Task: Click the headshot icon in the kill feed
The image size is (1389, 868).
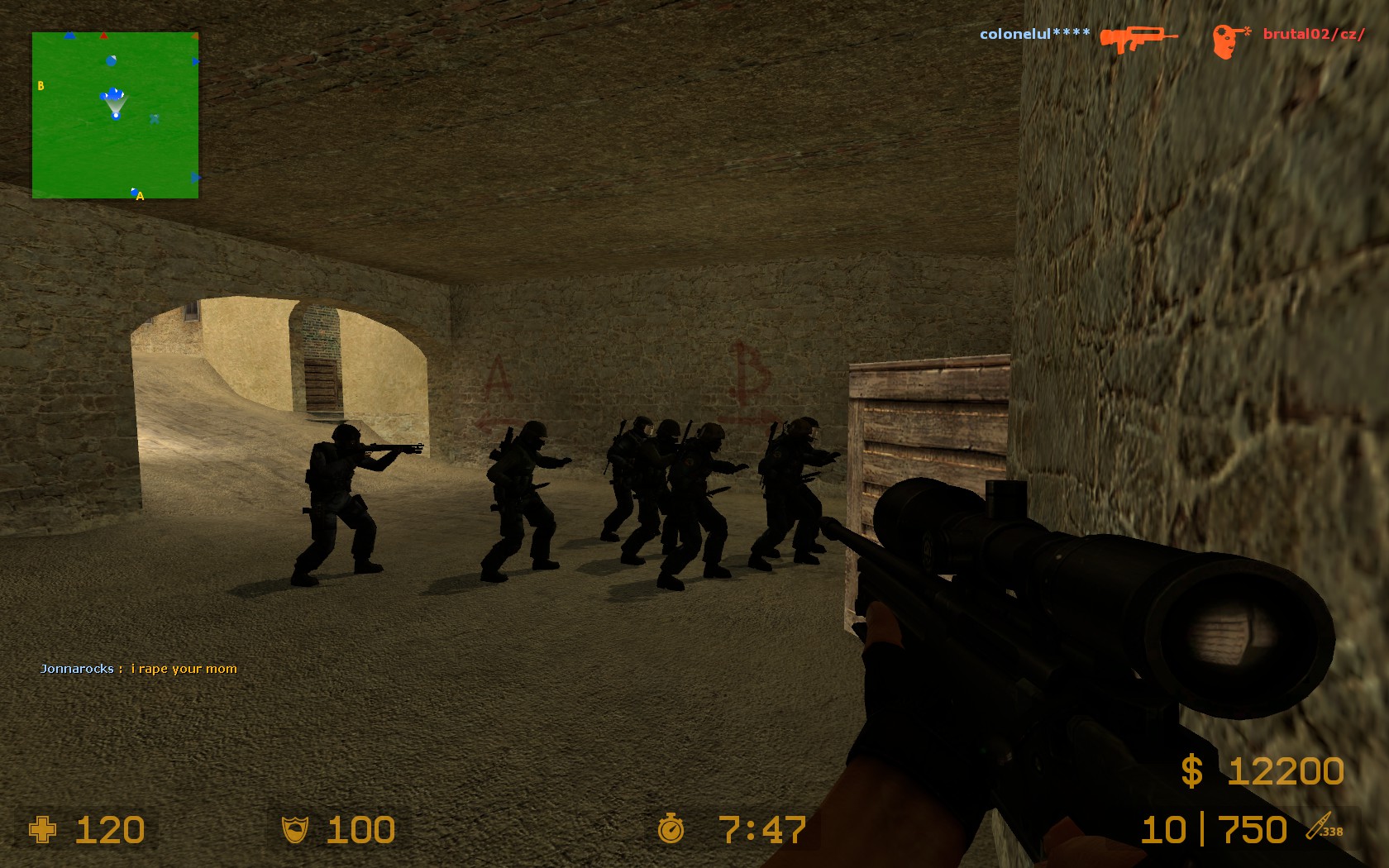Action: pyautogui.click(x=1229, y=41)
